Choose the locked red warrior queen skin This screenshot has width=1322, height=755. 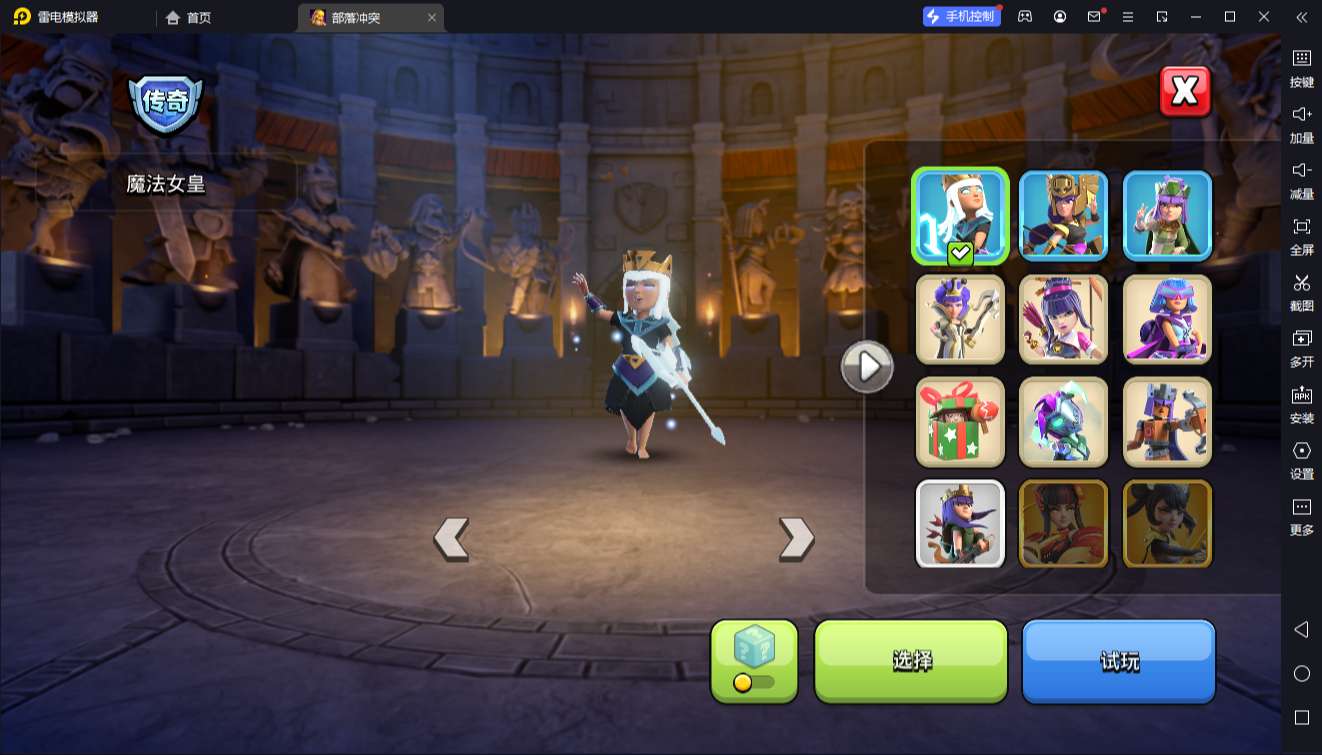tap(1063, 524)
